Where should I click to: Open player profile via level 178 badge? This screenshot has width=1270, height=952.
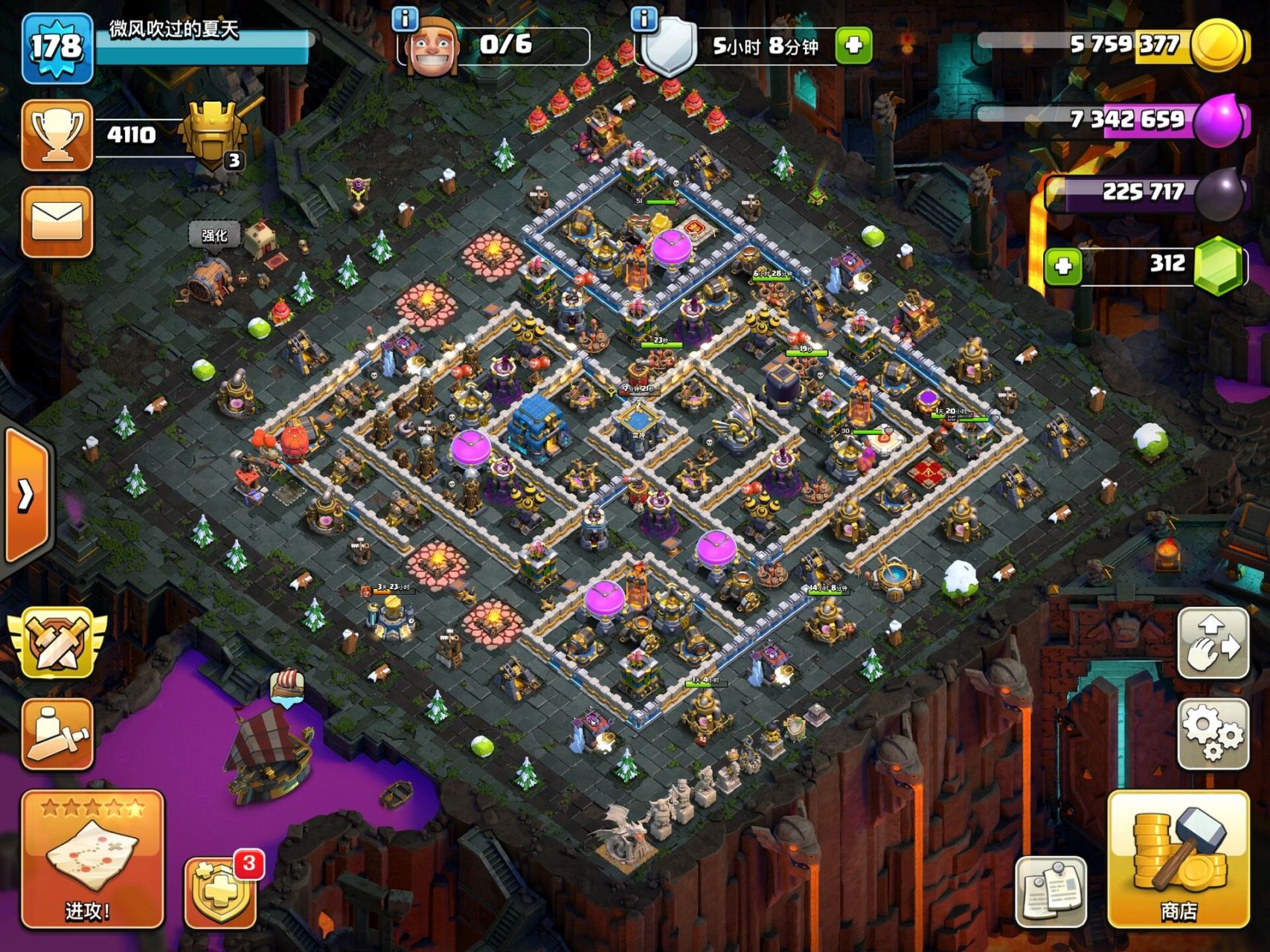click(x=57, y=48)
